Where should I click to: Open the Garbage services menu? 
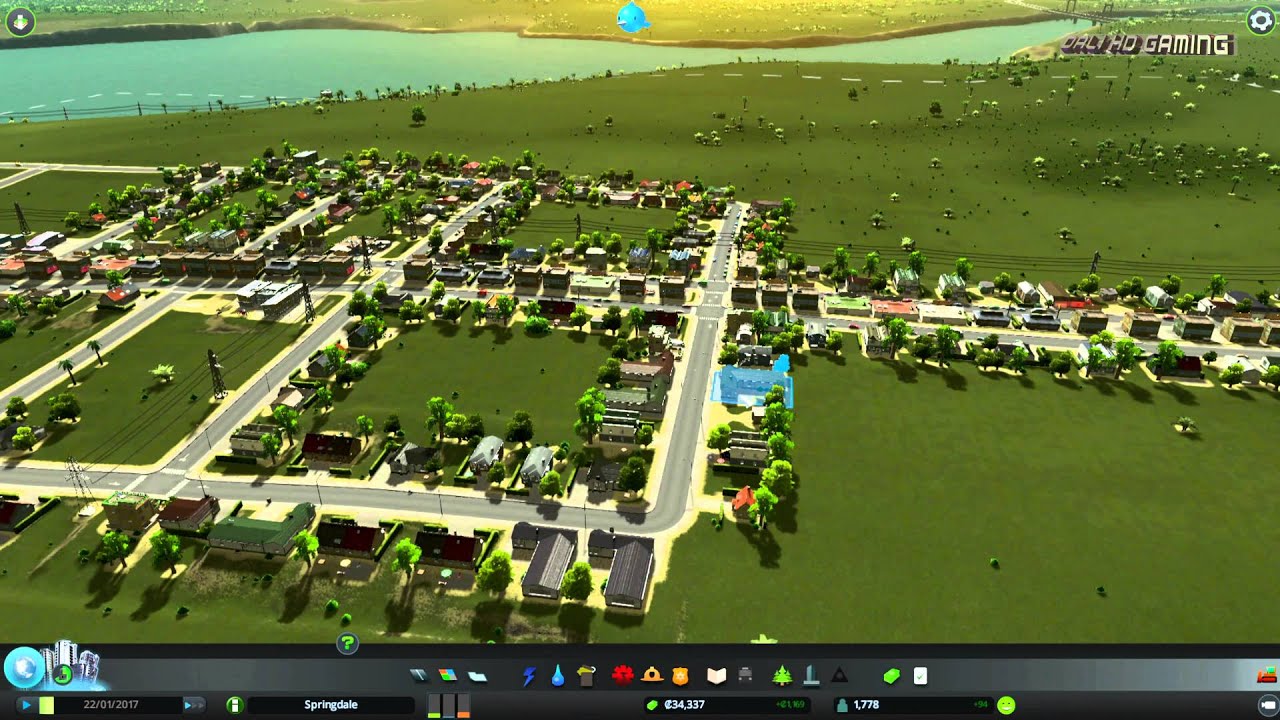click(586, 675)
